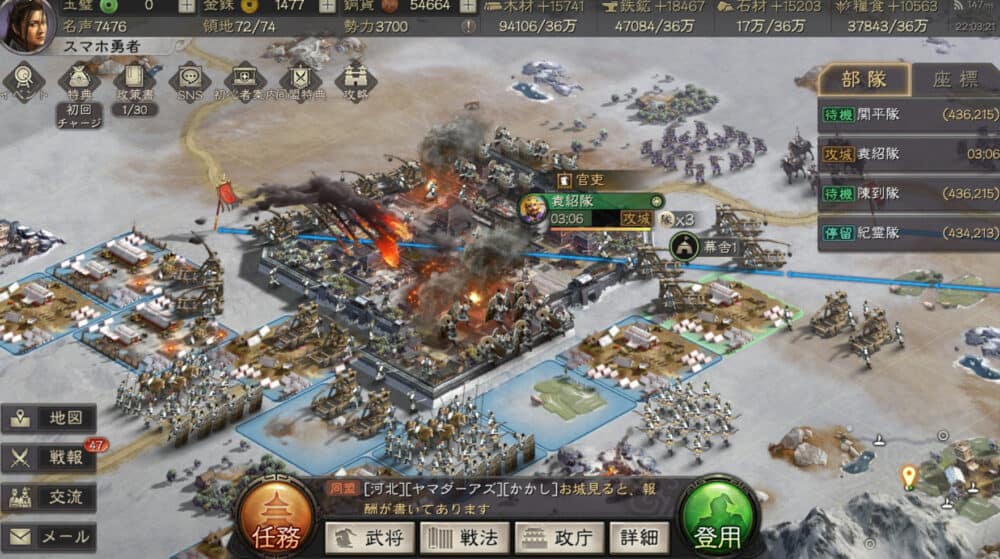
Task: Add more 銅貨 copper coins
Action: click(469, 6)
